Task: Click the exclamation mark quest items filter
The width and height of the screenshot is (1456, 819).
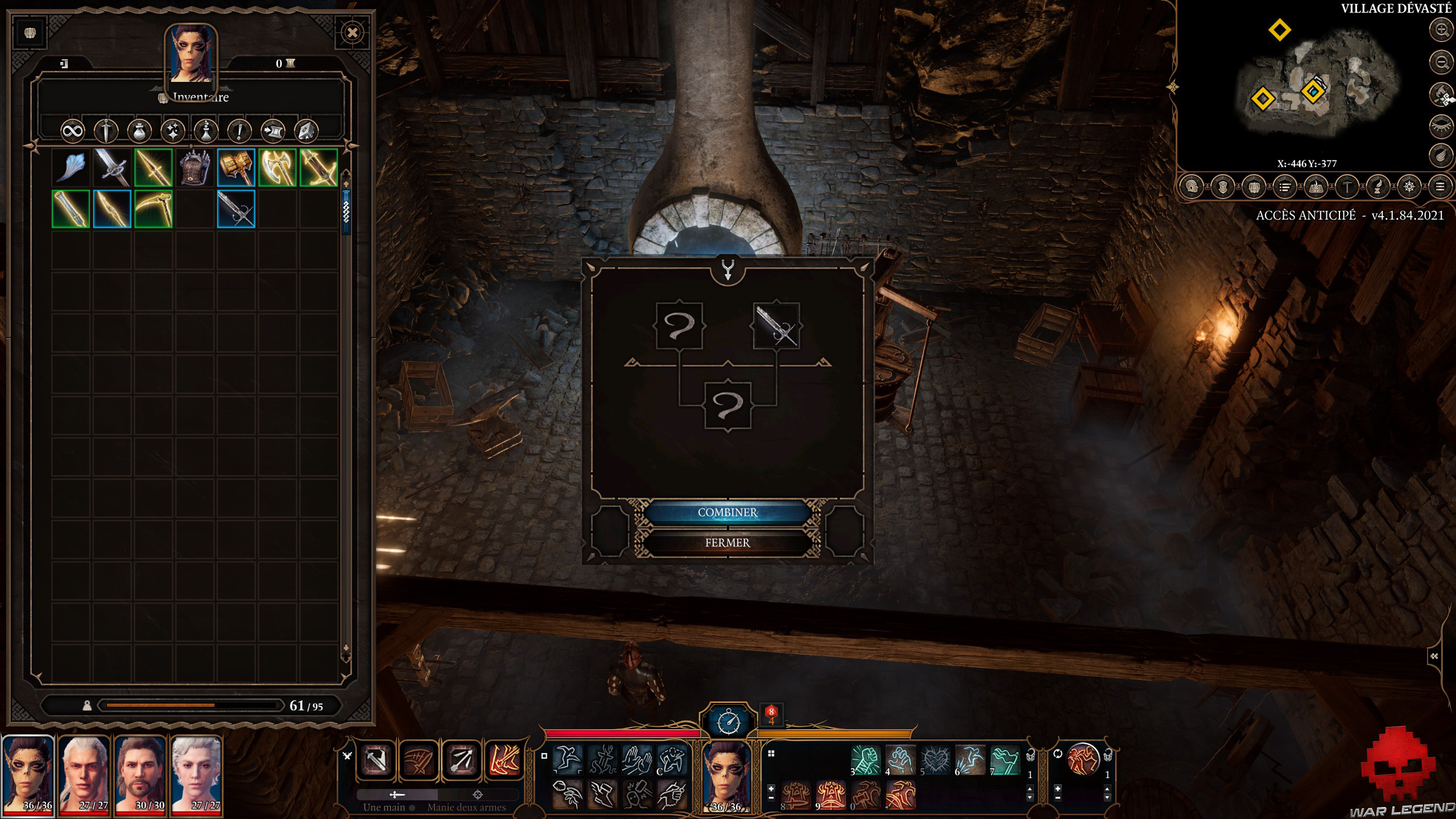Action: click(x=240, y=132)
